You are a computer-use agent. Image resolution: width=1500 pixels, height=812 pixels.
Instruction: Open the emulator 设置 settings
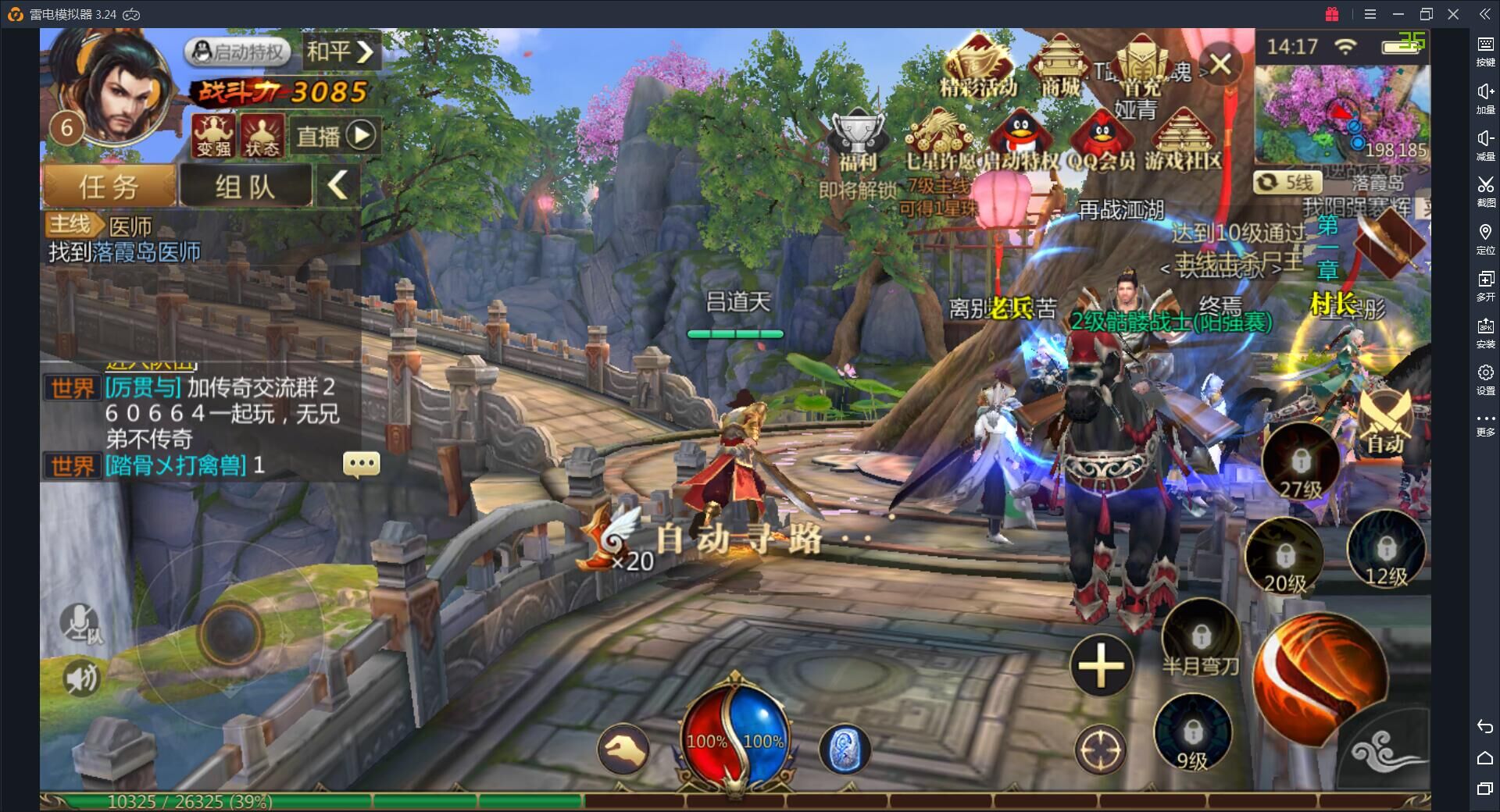click(1485, 379)
